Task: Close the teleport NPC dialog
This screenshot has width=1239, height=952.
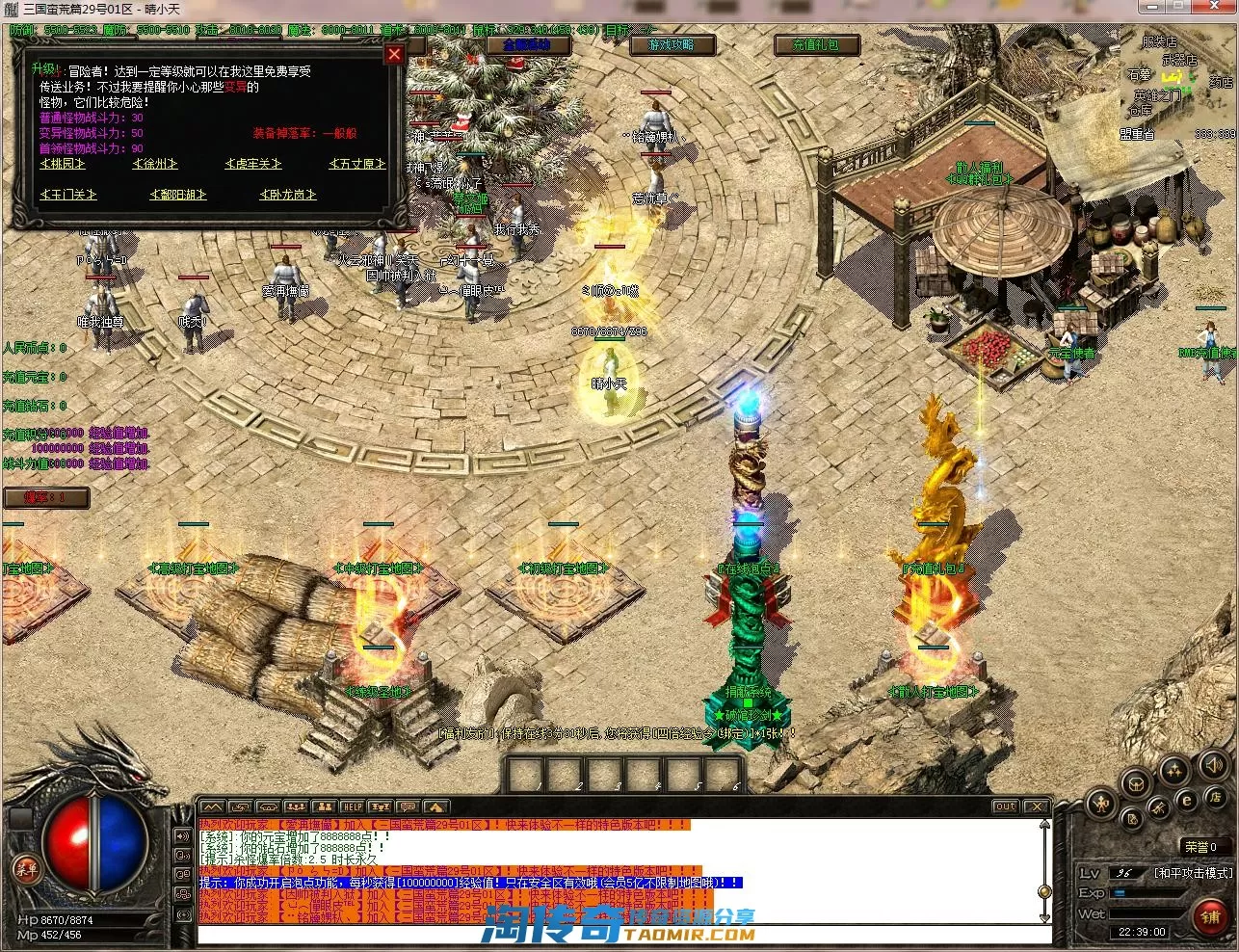Action: [x=393, y=54]
